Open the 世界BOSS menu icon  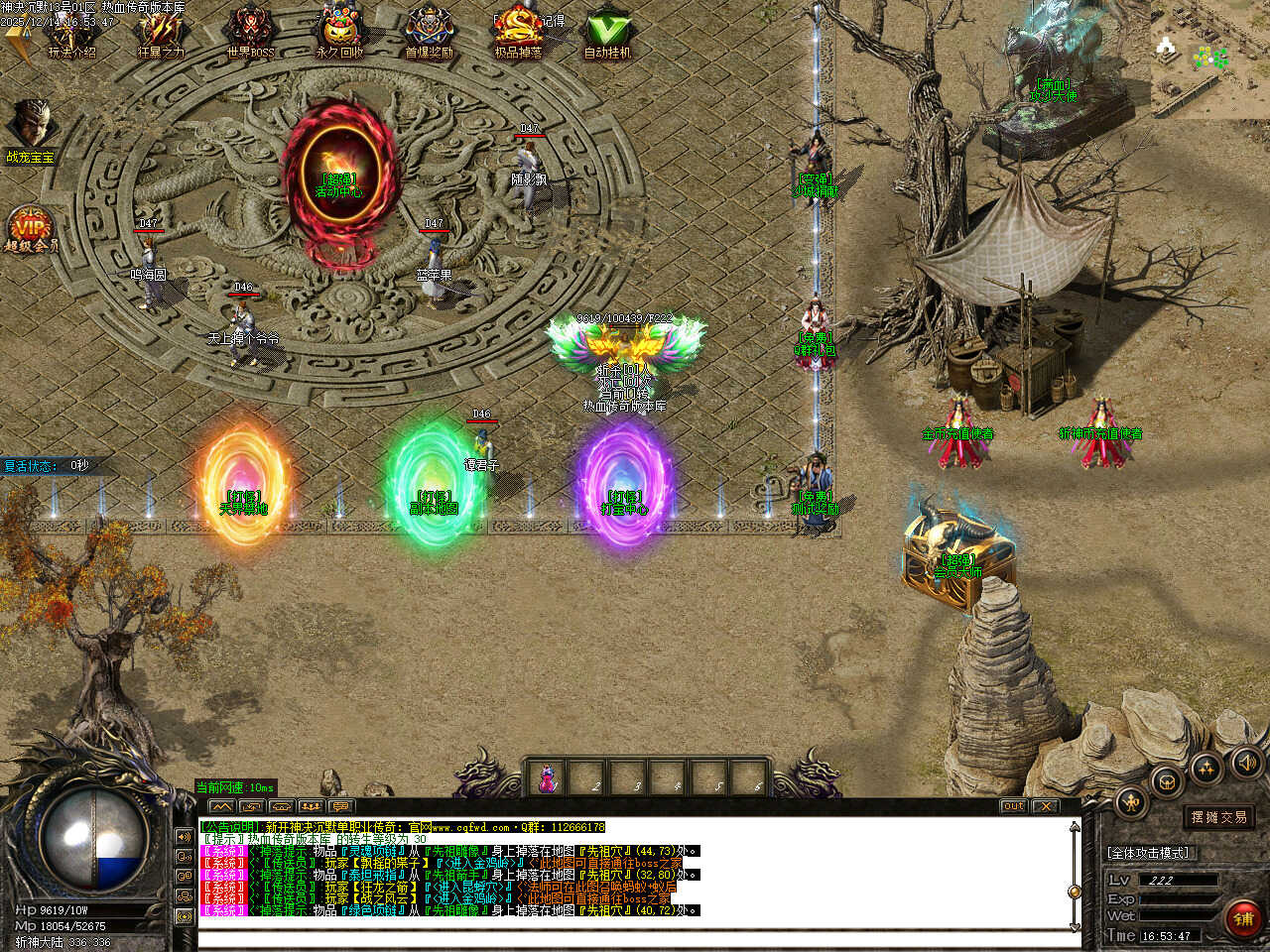pyautogui.click(x=250, y=32)
